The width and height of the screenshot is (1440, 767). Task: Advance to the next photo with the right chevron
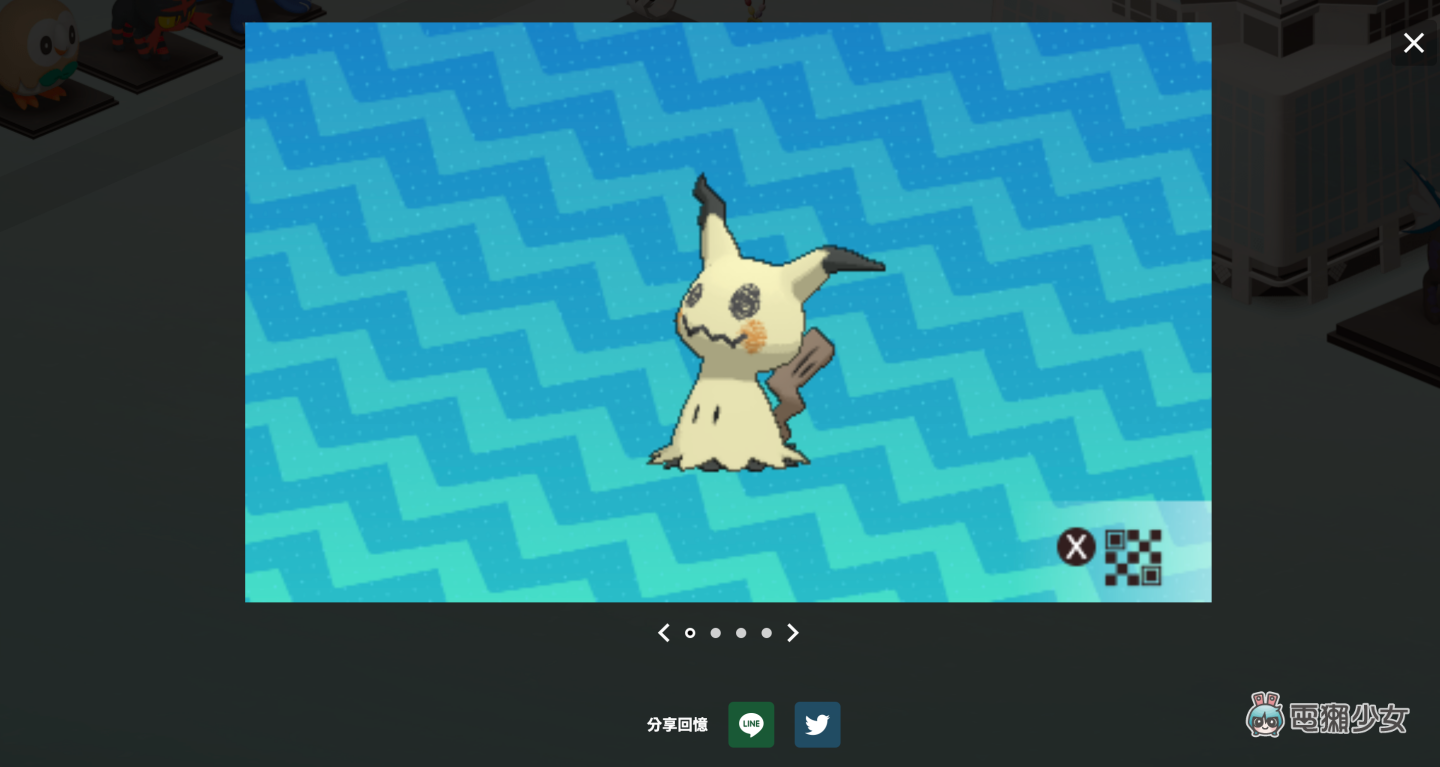pos(792,633)
